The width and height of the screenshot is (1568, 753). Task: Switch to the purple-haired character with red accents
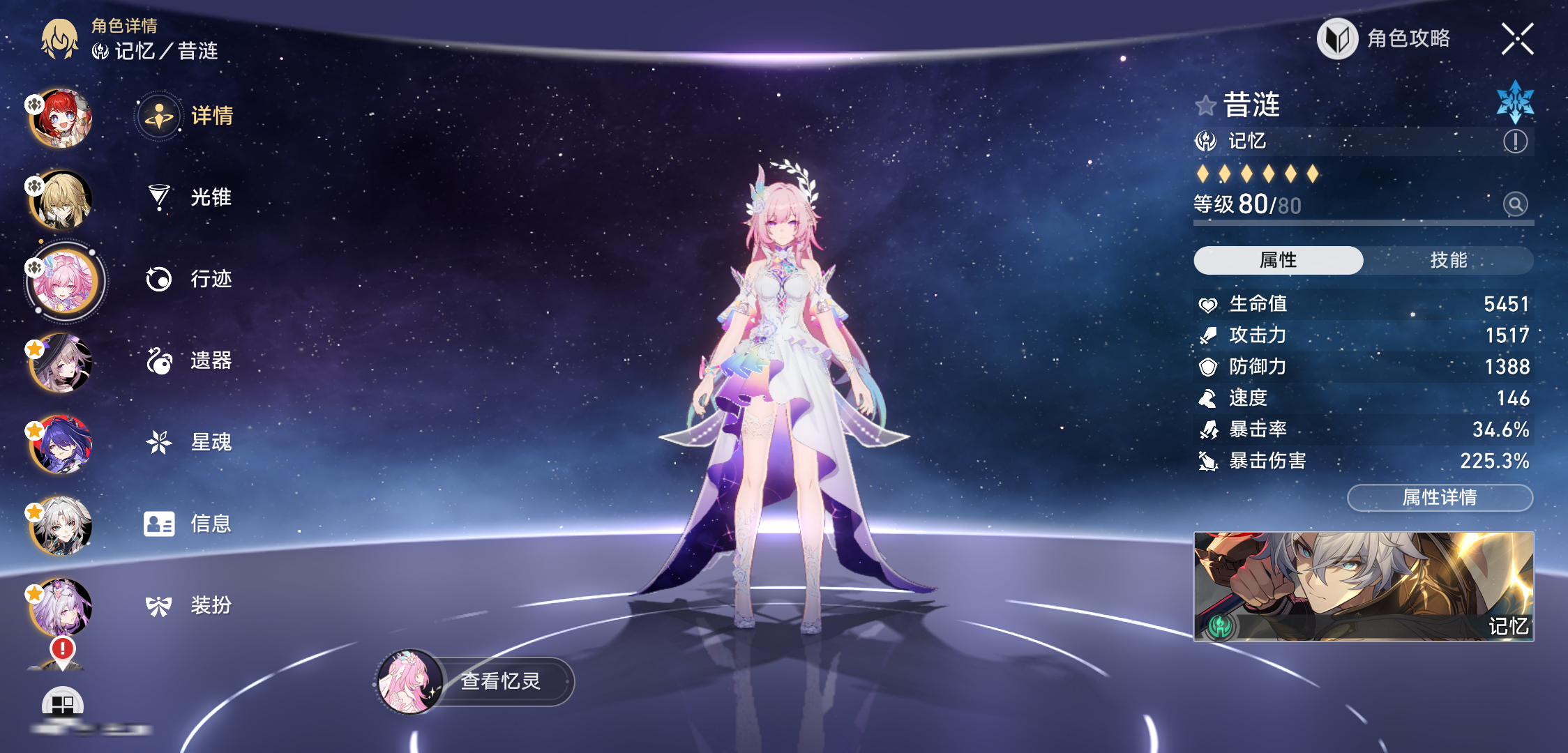pos(61,444)
